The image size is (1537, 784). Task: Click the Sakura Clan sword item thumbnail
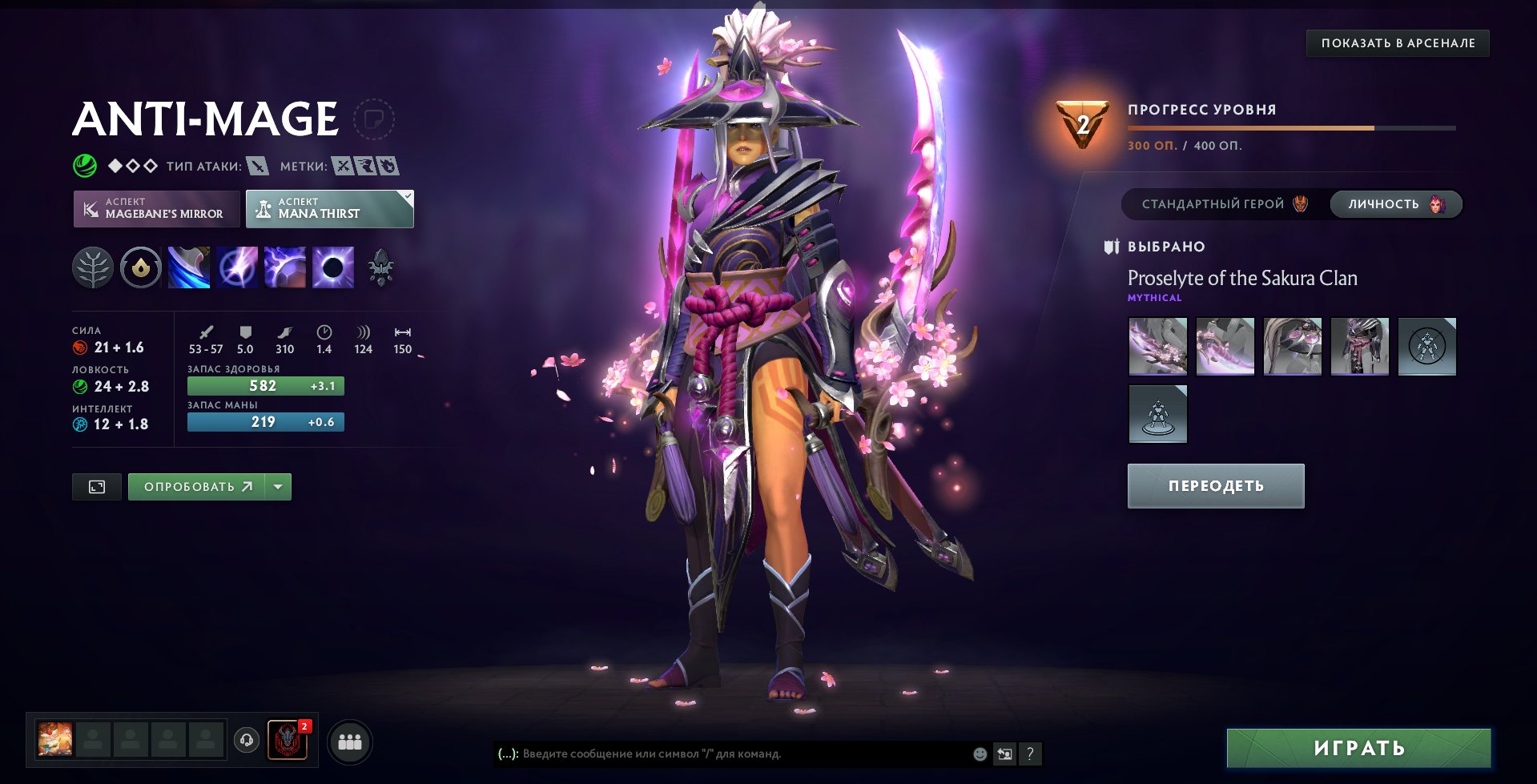pyautogui.click(x=1159, y=346)
